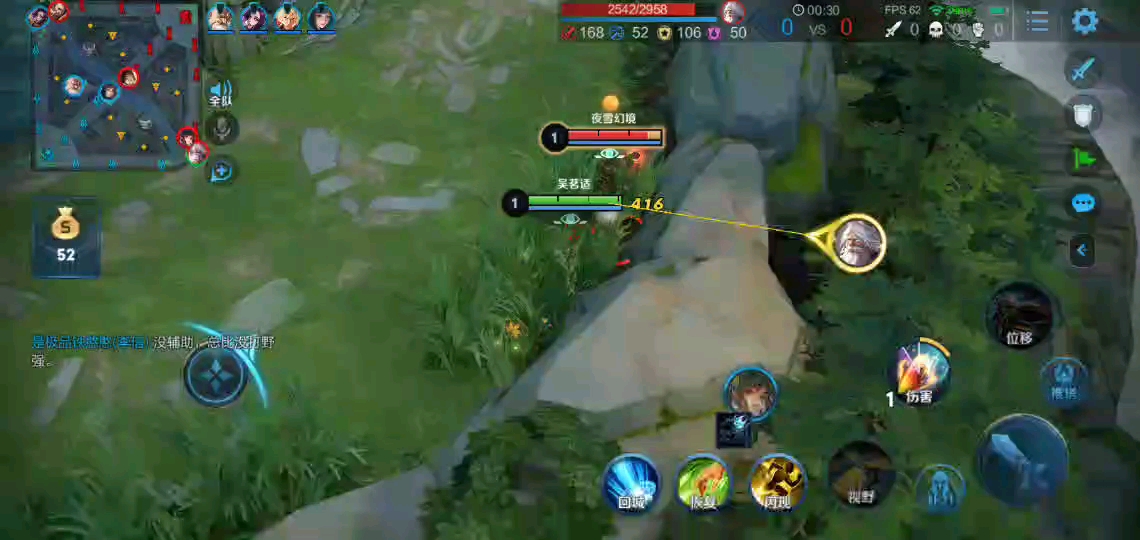Toggle the microphone button
The height and width of the screenshot is (540, 1140).
pos(221,128)
